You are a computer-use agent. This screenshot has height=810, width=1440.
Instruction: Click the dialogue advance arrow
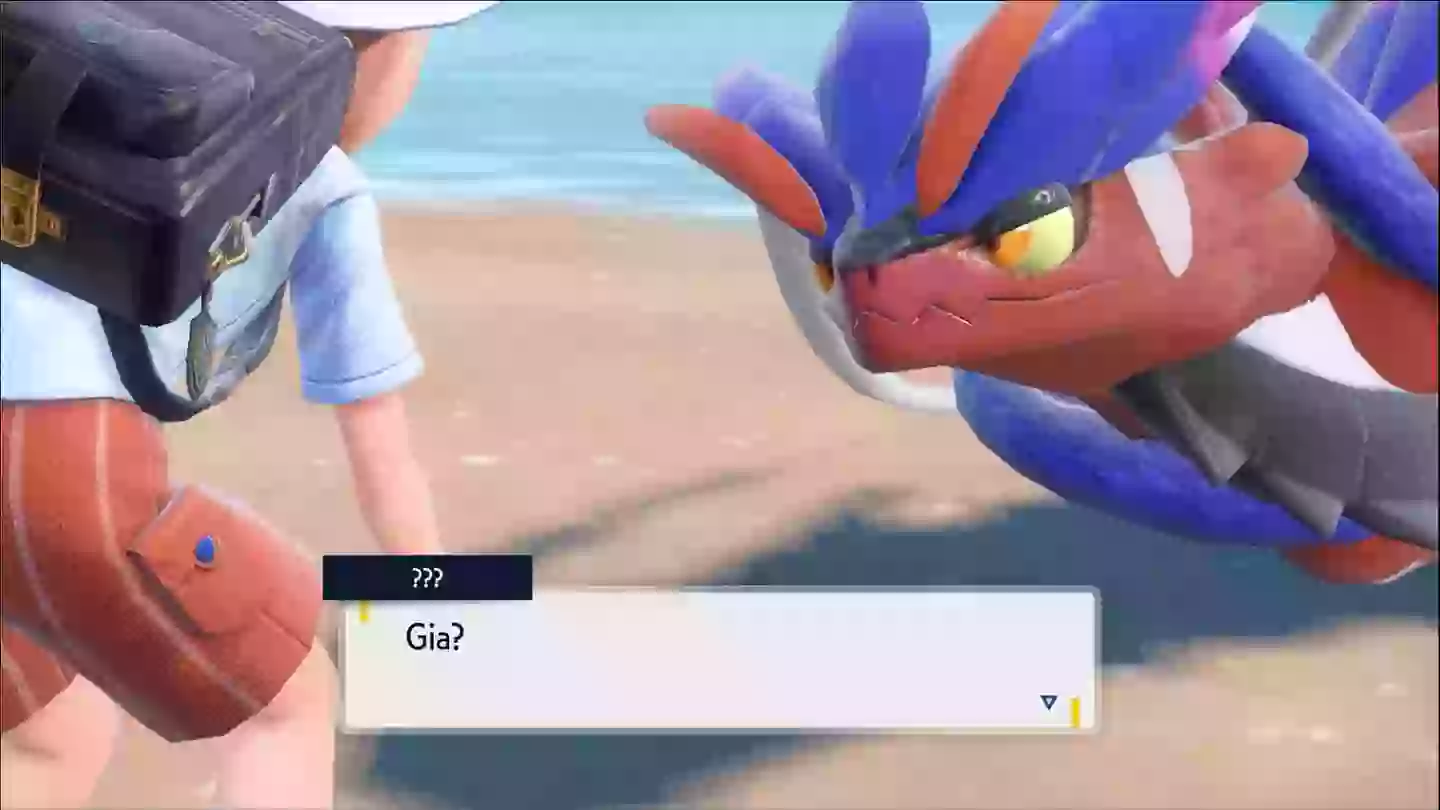1048,703
